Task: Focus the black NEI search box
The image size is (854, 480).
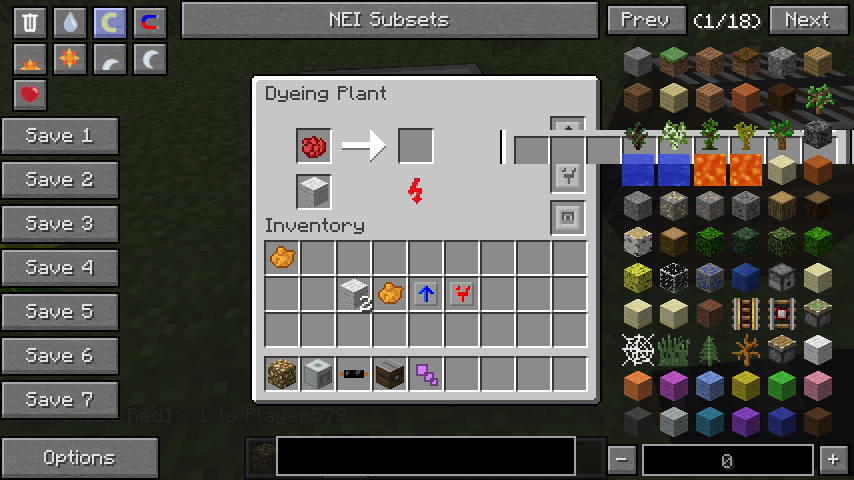Action: tap(425, 456)
